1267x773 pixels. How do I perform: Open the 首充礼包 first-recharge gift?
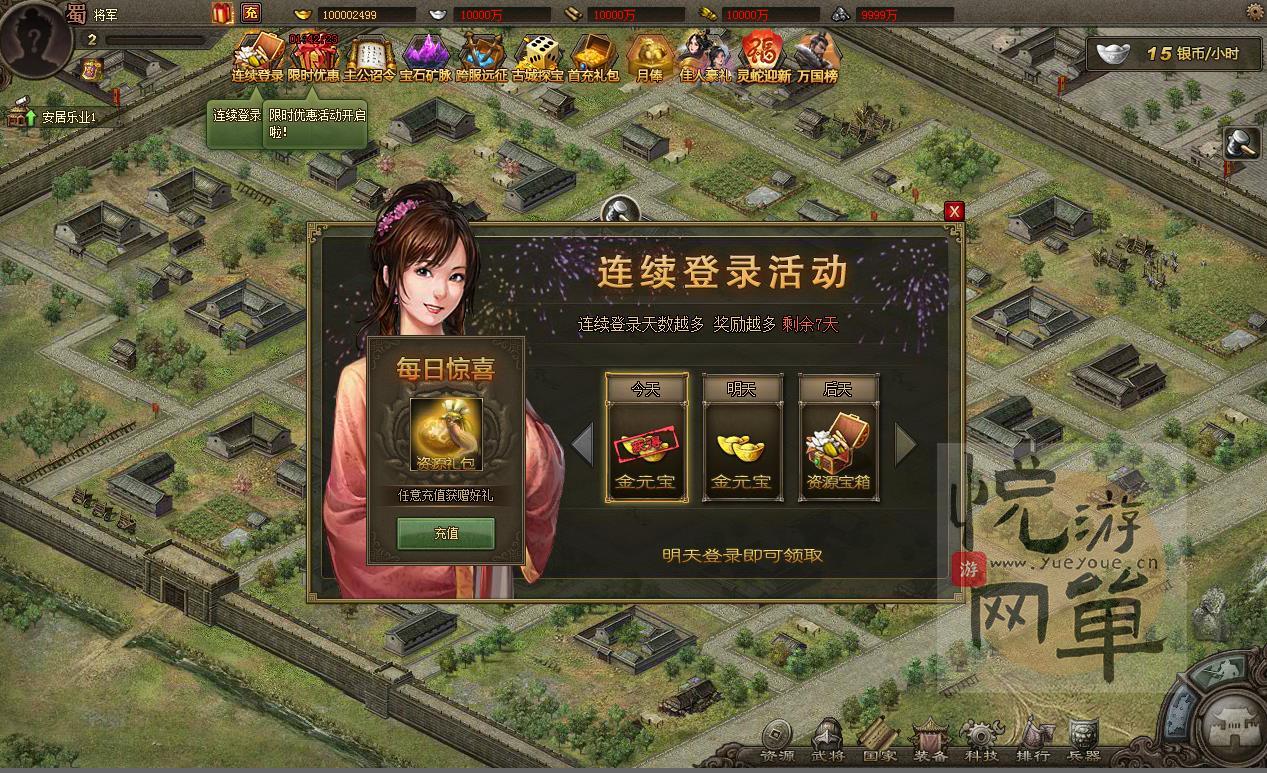pyautogui.click(x=594, y=55)
